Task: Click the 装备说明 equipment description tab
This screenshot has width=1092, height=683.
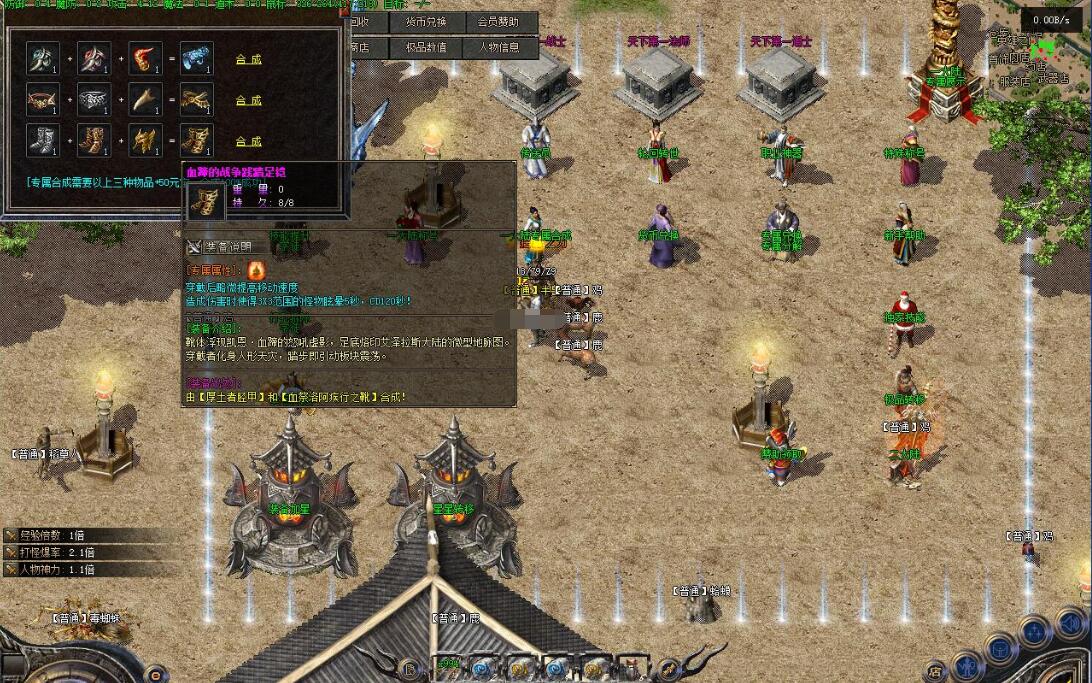Action: click(225, 247)
